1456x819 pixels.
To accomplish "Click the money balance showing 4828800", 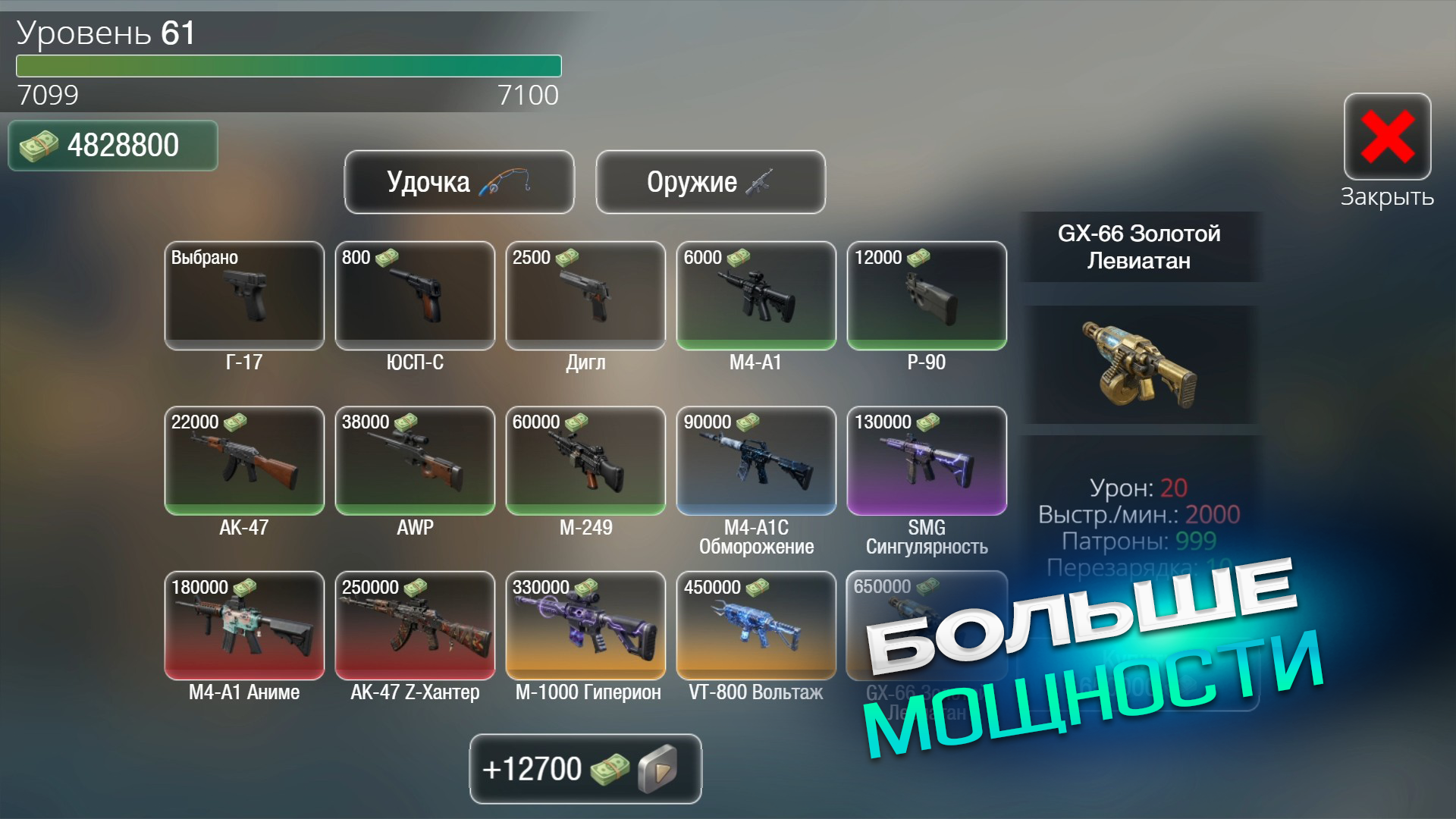I will click(x=112, y=145).
